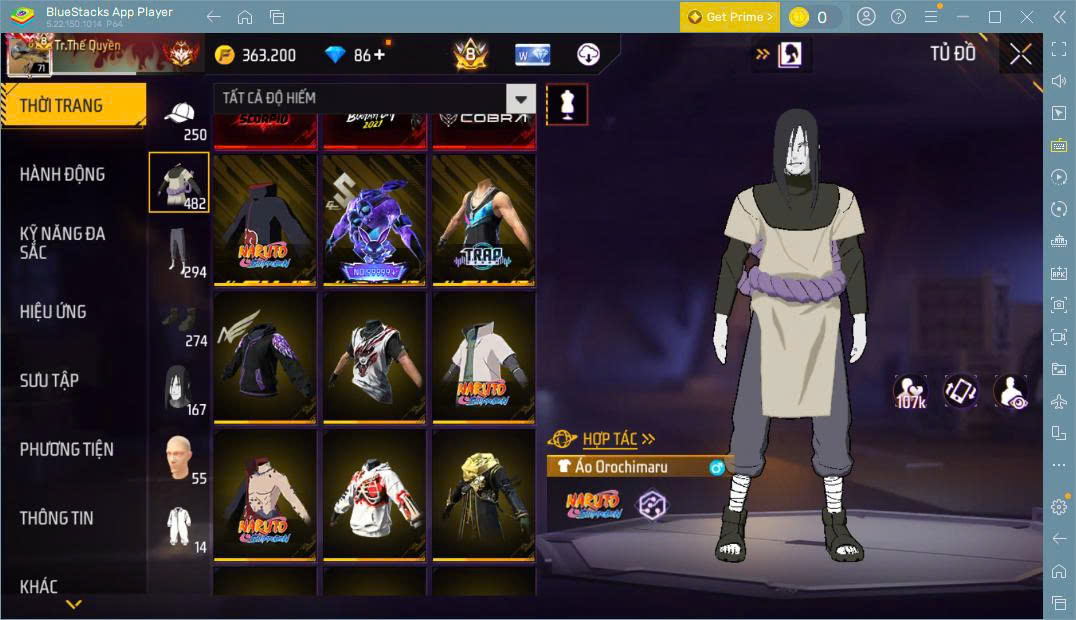
Task: Close the Tủ Đồ wardrobe screen
Action: point(1020,54)
